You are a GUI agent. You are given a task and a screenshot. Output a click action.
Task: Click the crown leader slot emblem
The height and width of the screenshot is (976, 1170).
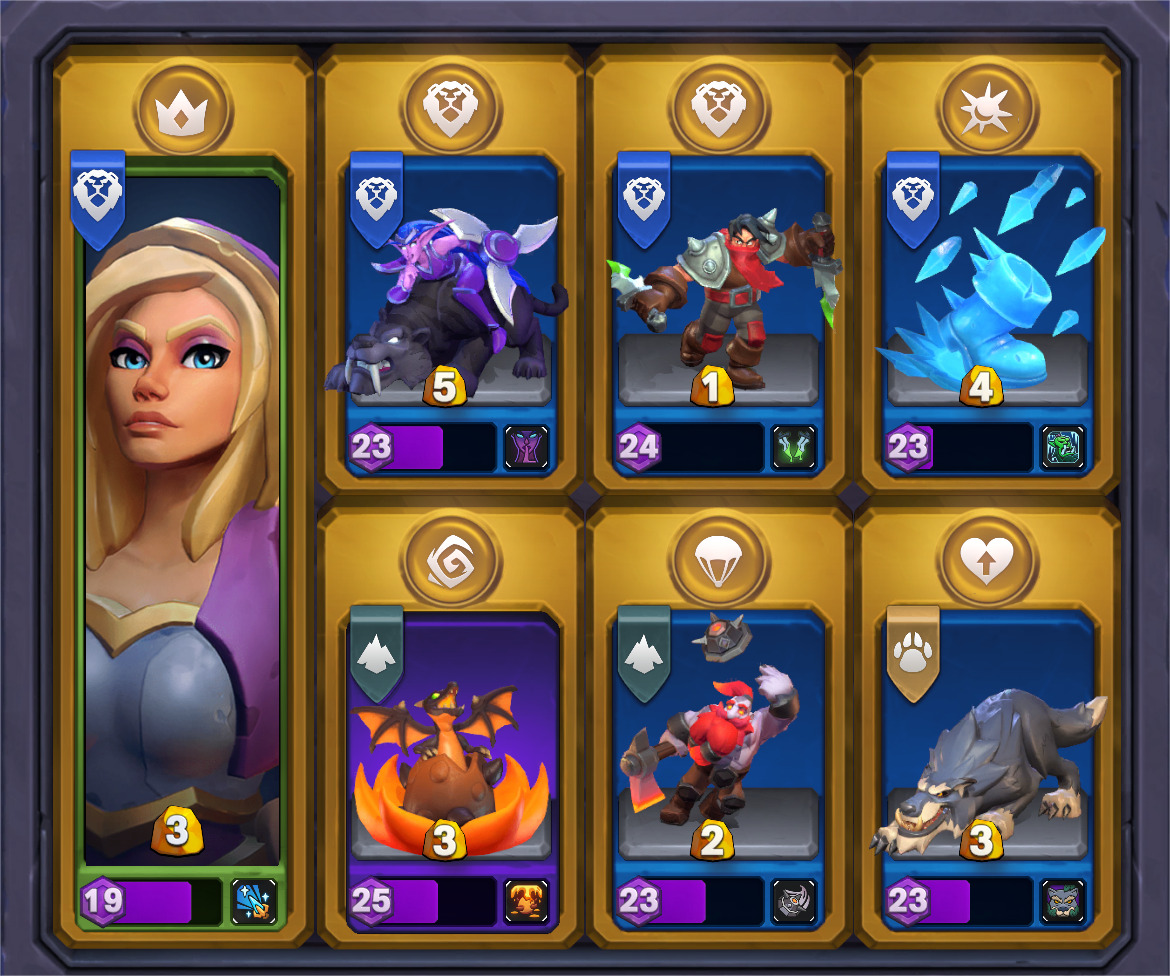coord(184,106)
